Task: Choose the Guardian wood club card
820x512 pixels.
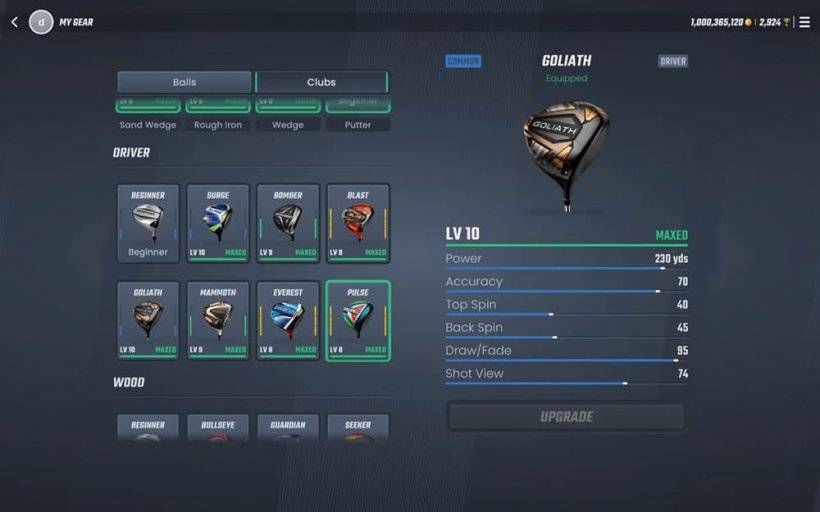Action: (x=288, y=429)
